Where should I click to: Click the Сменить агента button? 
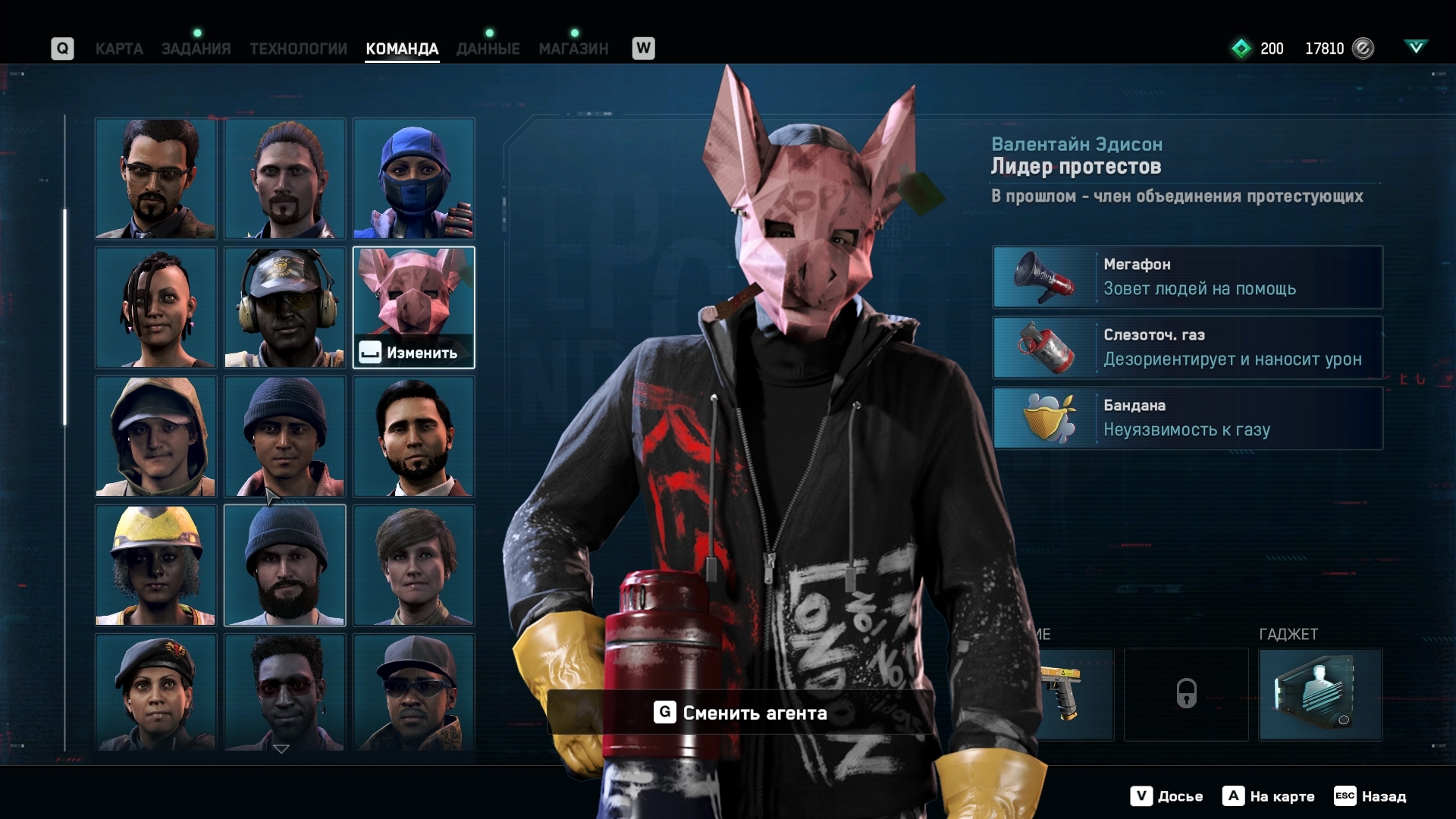click(740, 713)
